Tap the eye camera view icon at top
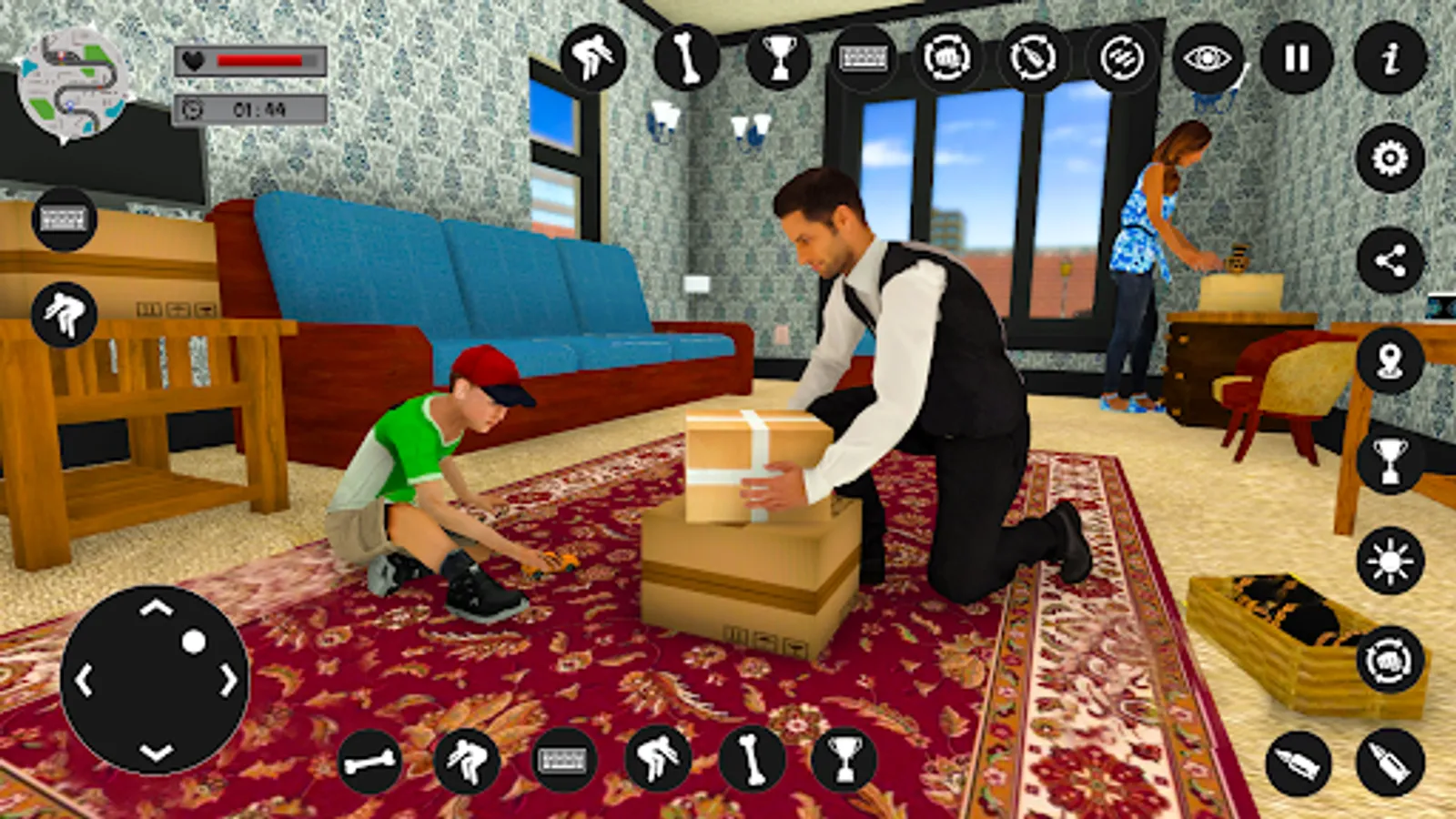 coord(1207,59)
